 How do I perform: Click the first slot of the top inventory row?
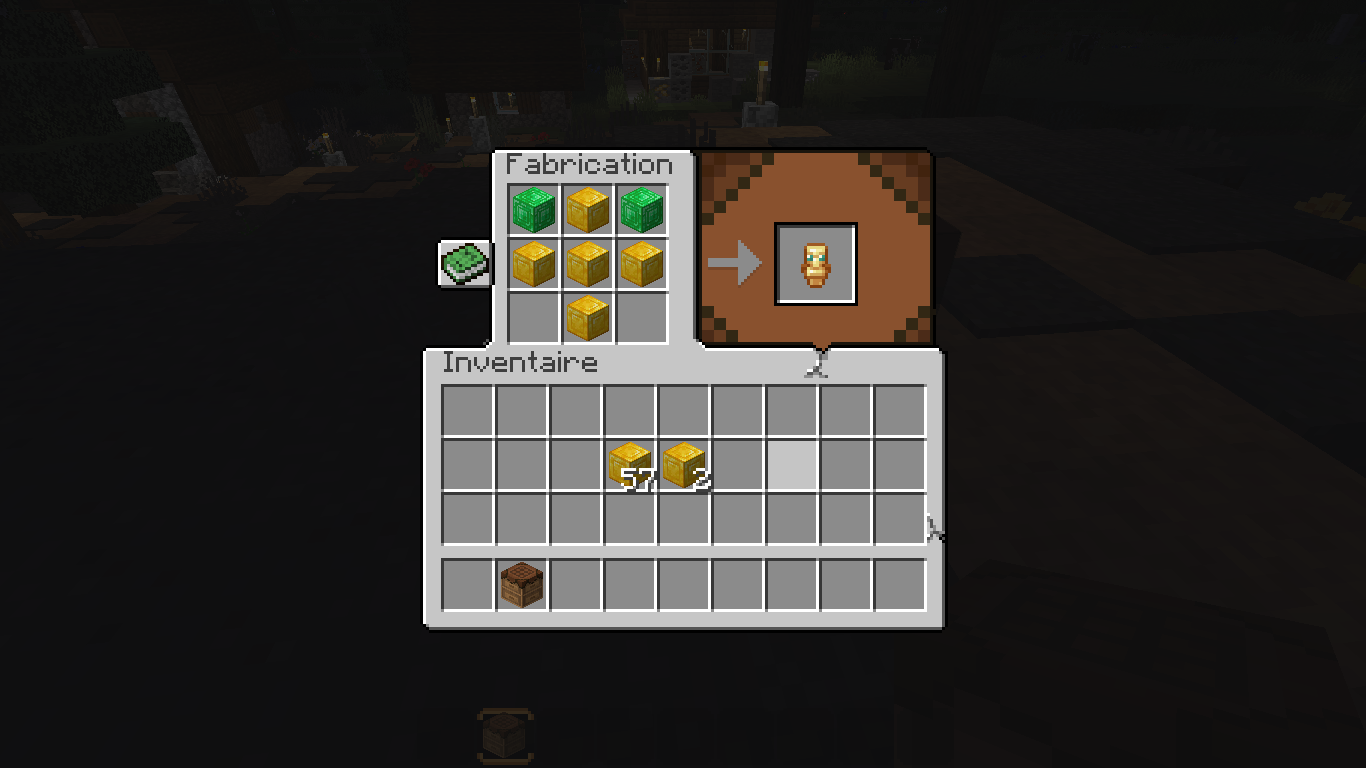(x=467, y=409)
